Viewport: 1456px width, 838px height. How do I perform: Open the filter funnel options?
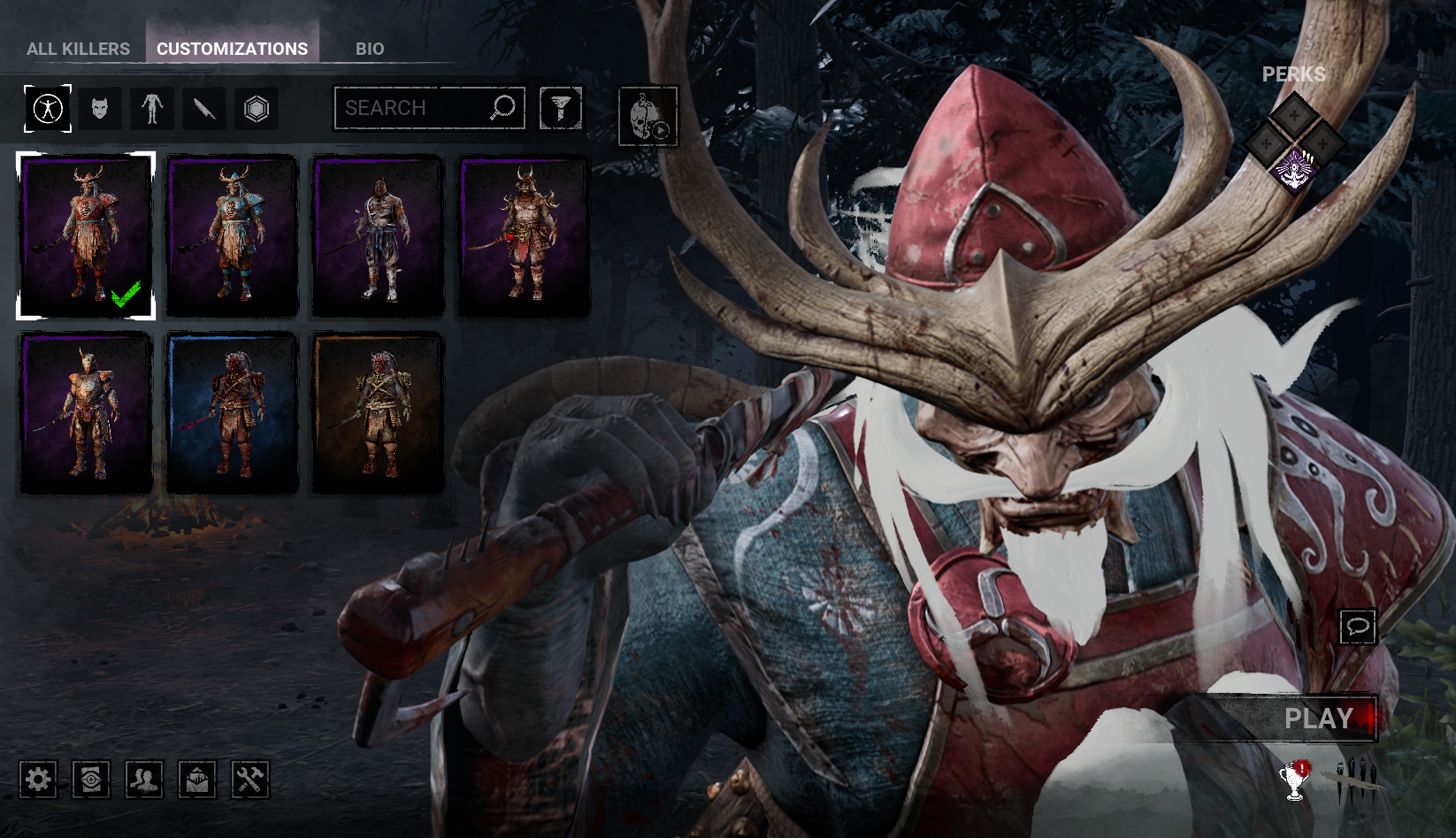click(561, 108)
